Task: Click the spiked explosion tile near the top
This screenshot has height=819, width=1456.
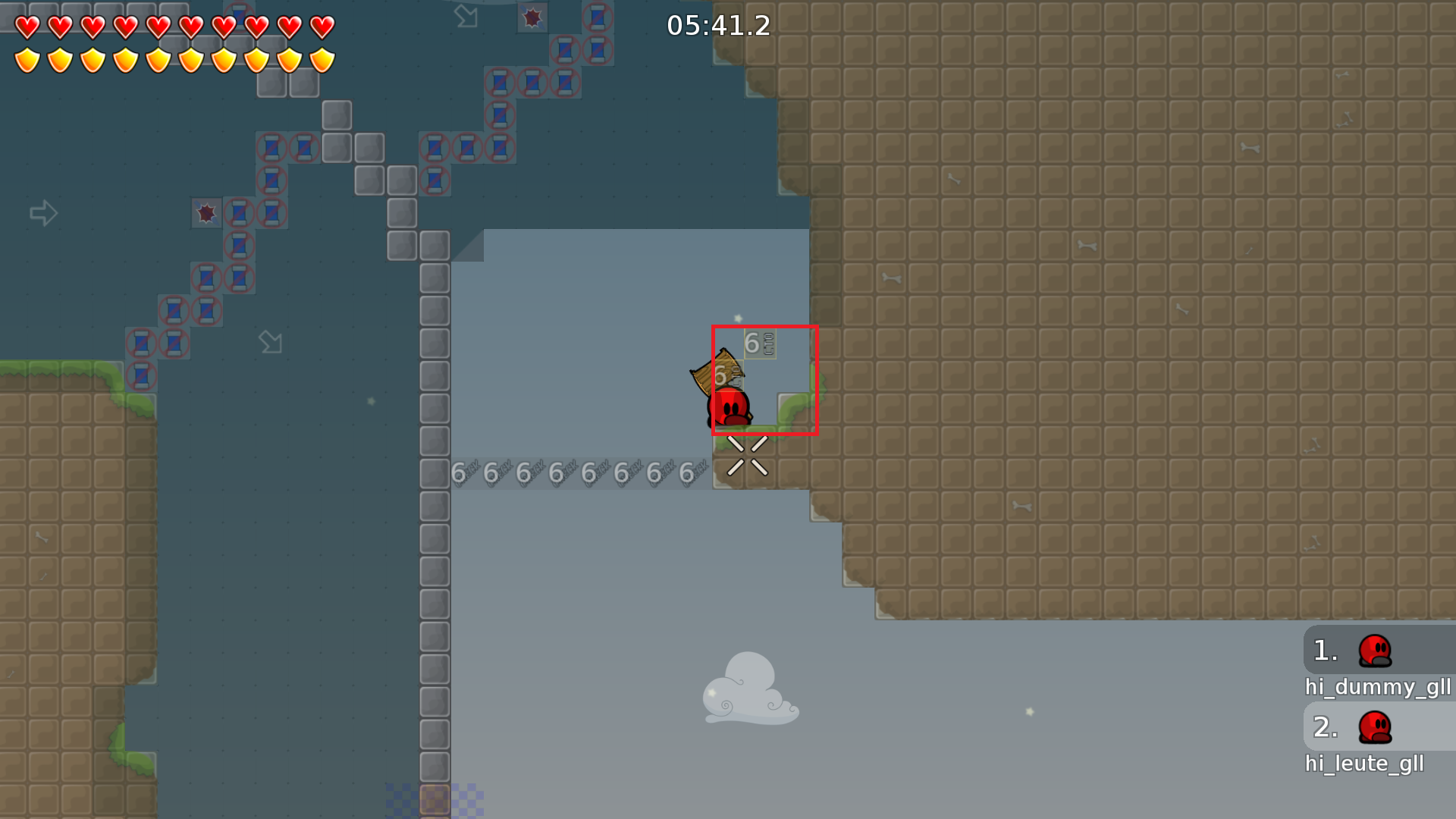Action: 531,17
